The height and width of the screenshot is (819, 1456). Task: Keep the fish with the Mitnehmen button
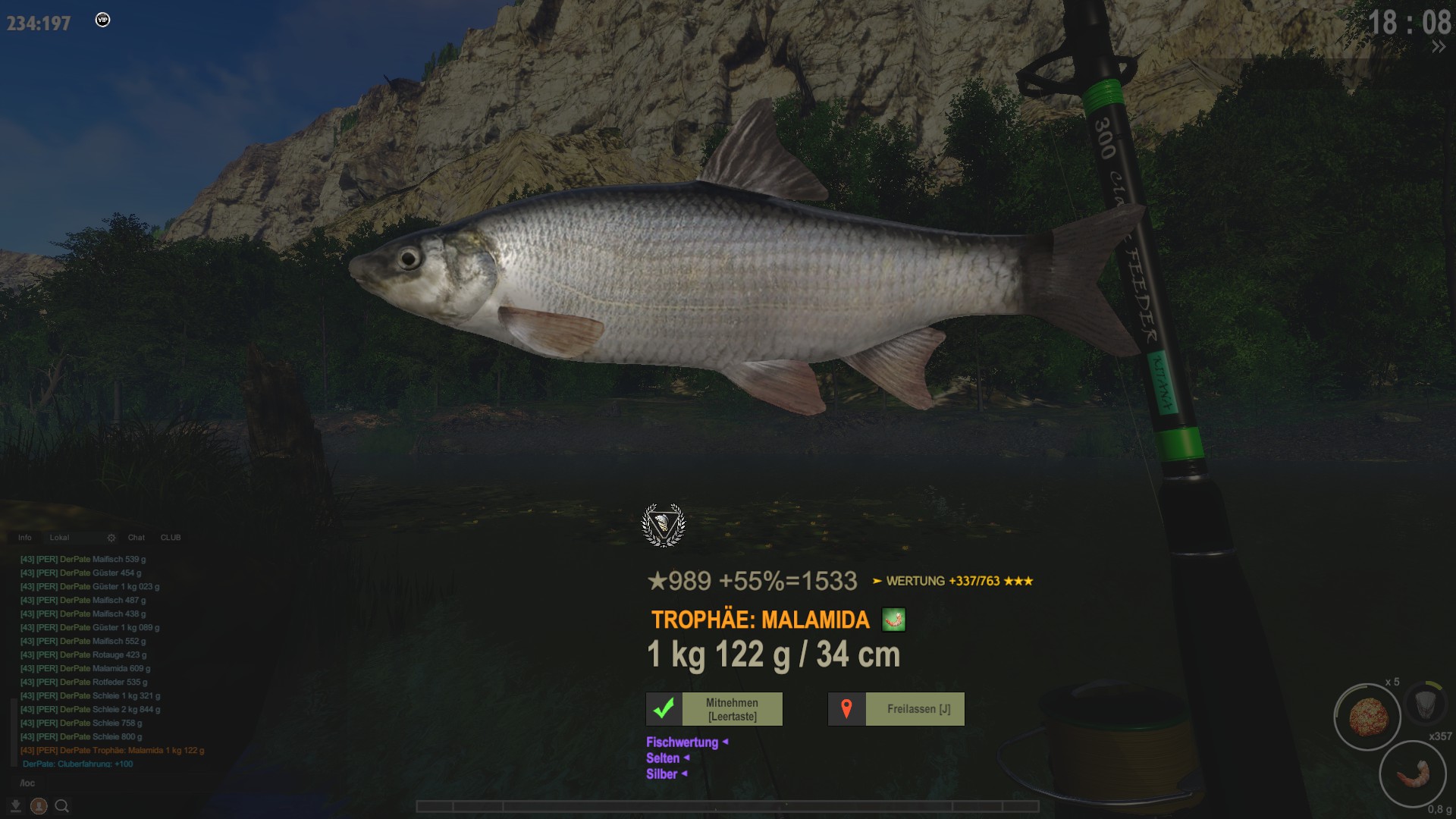click(x=714, y=709)
